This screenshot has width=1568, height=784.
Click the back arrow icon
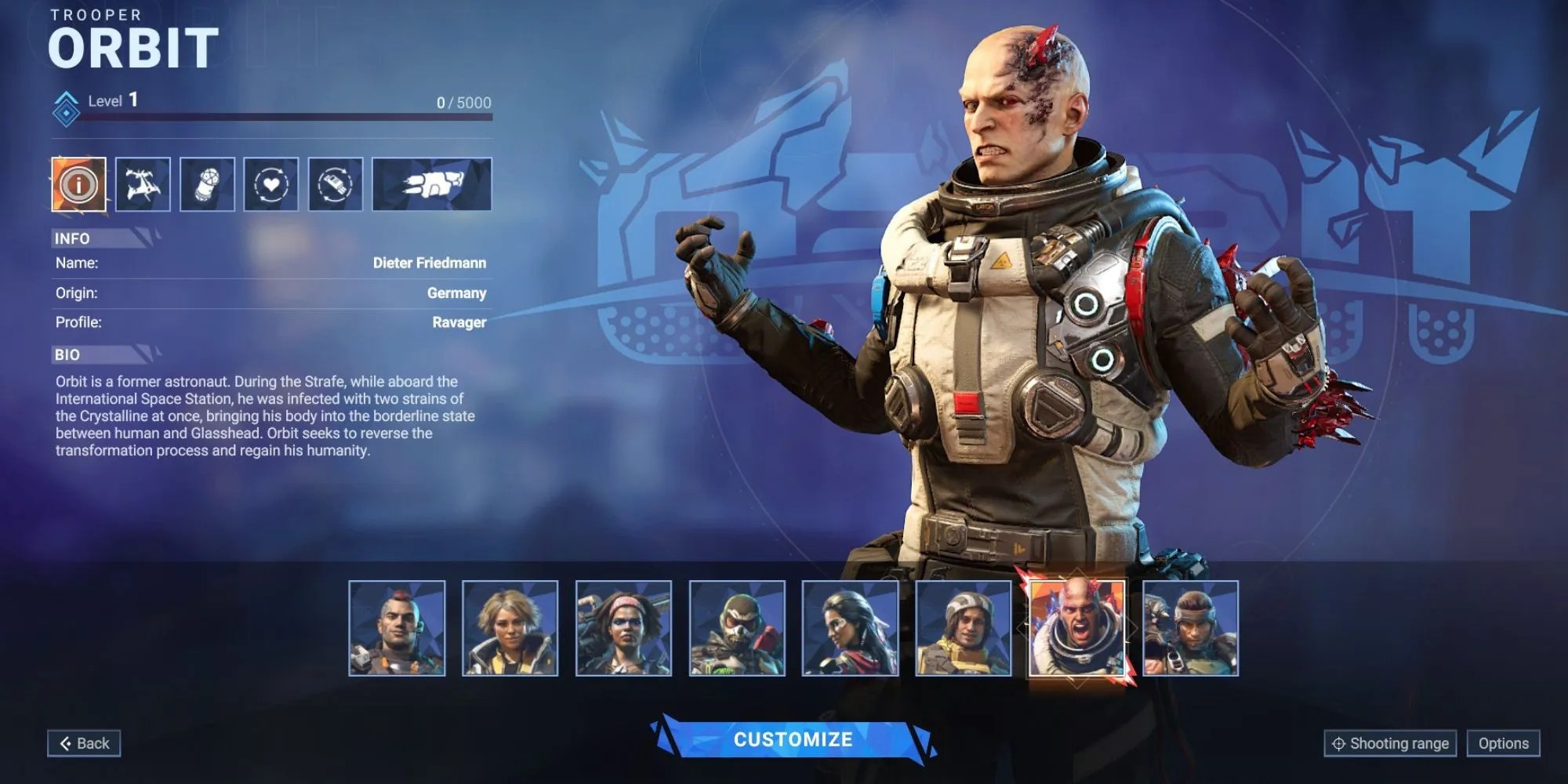pos(67,742)
